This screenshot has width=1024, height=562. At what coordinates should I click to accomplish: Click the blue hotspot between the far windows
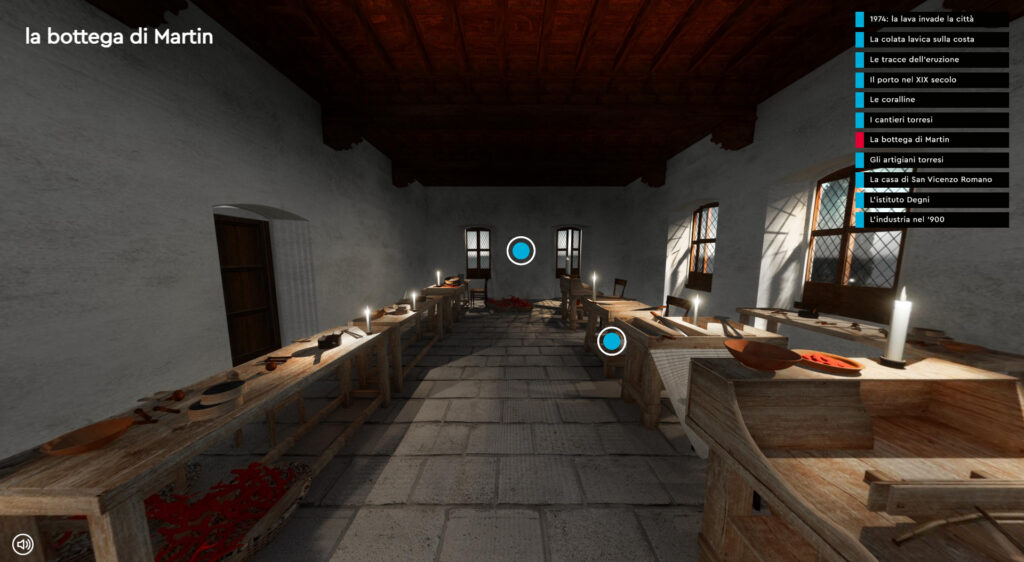tap(521, 251)
